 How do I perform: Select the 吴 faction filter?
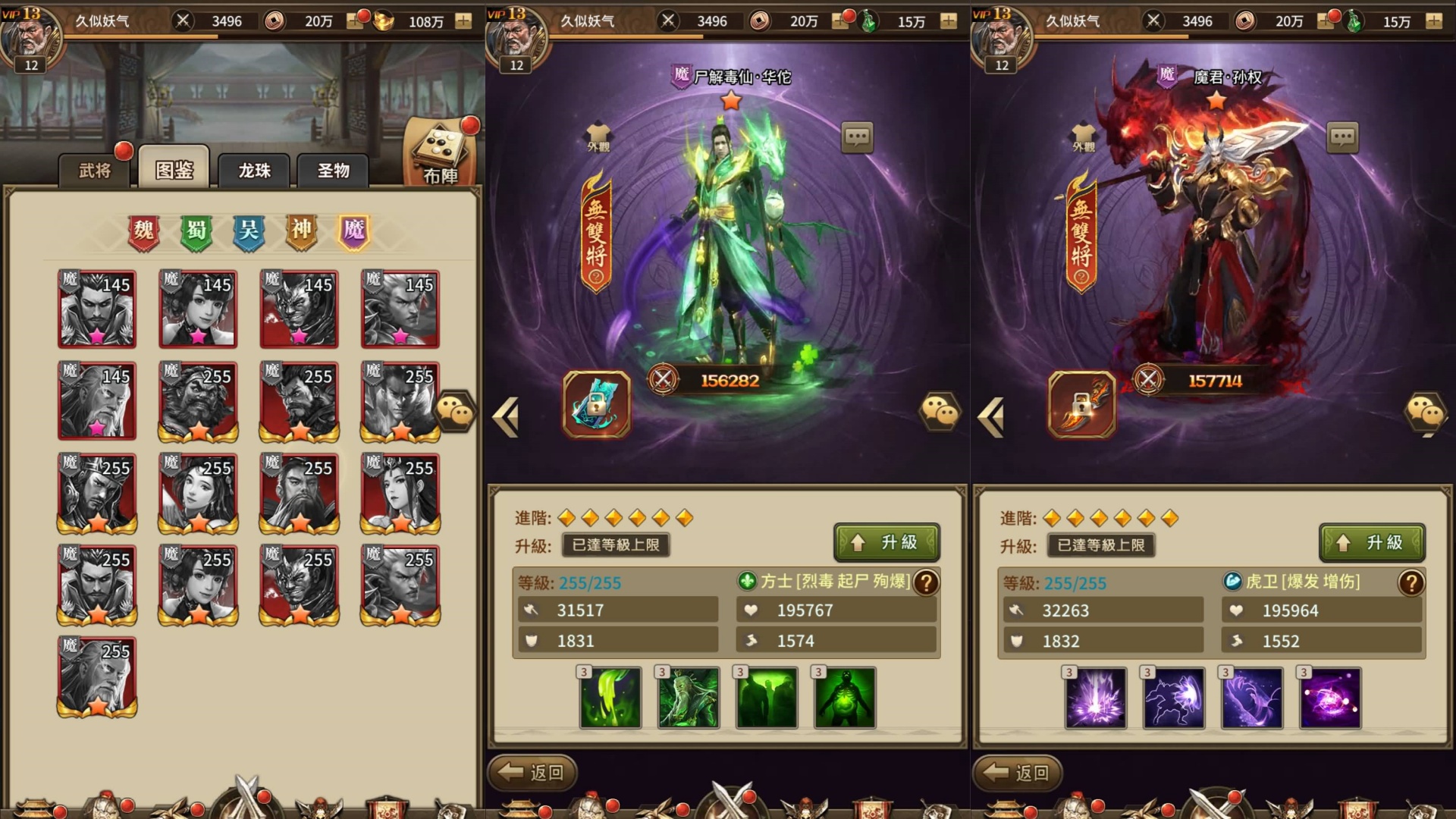pos(248,233)
